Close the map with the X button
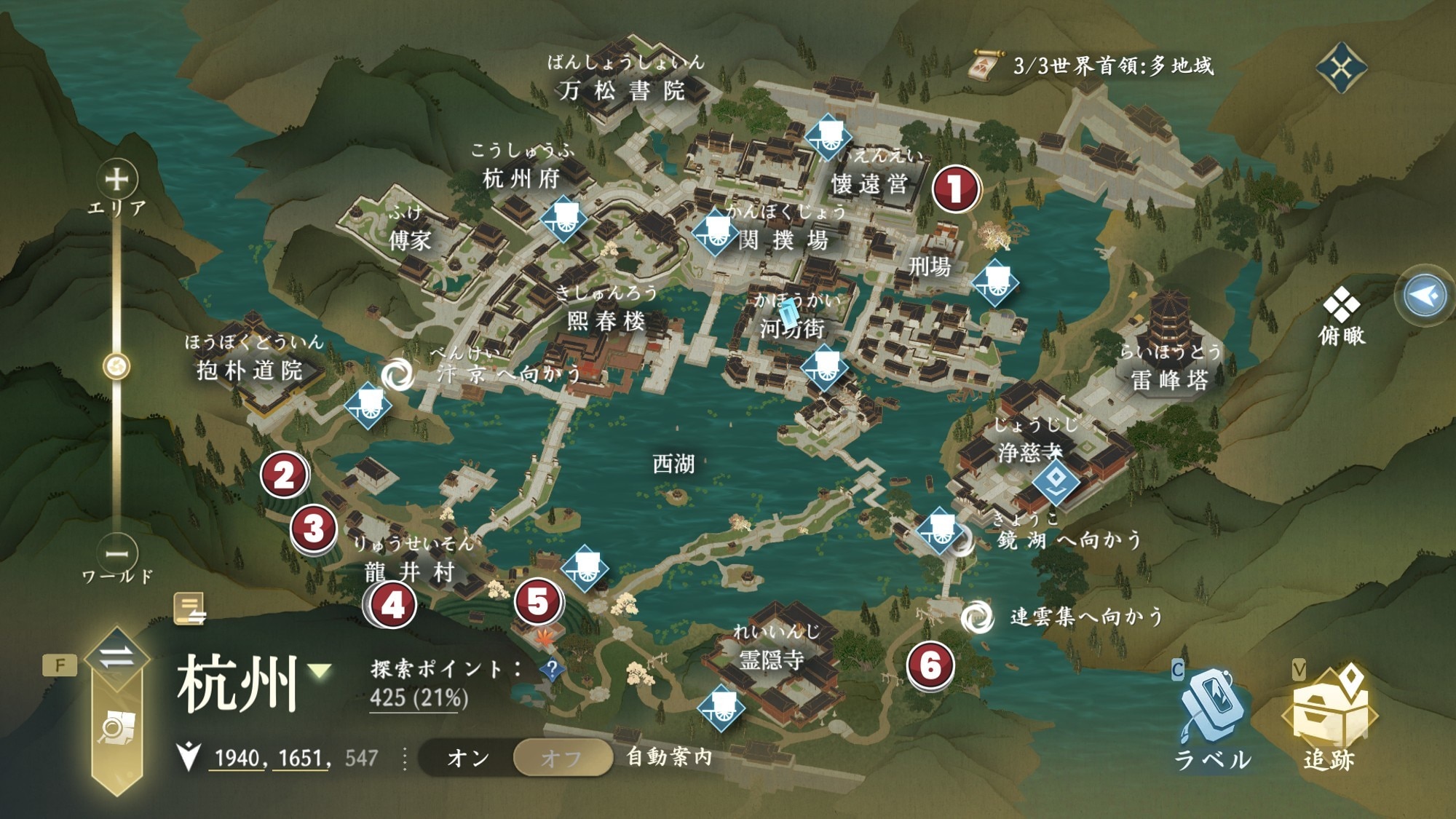Screen dimensions: 1456x819 coord(1341,68)
